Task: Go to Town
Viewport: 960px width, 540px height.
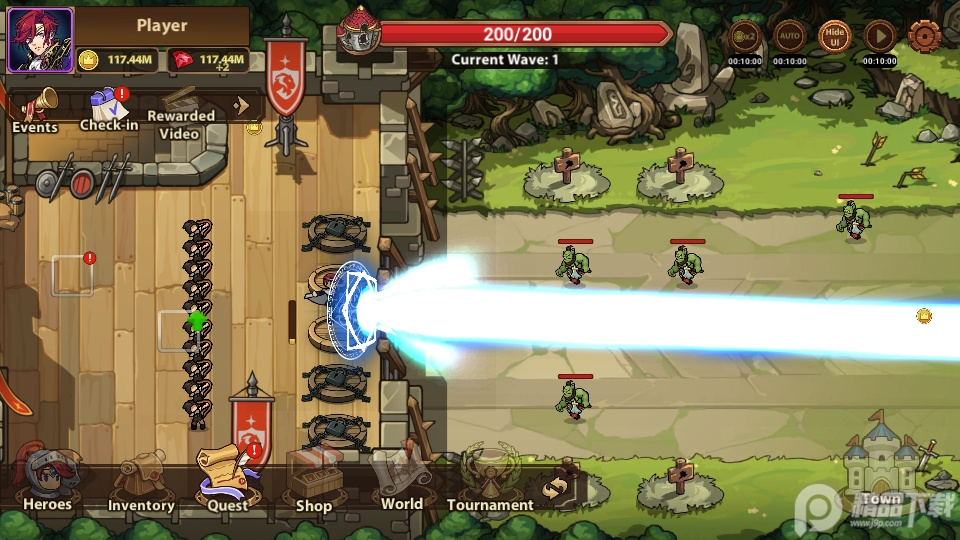Action: pyautogui.click(x=882, y=468)
